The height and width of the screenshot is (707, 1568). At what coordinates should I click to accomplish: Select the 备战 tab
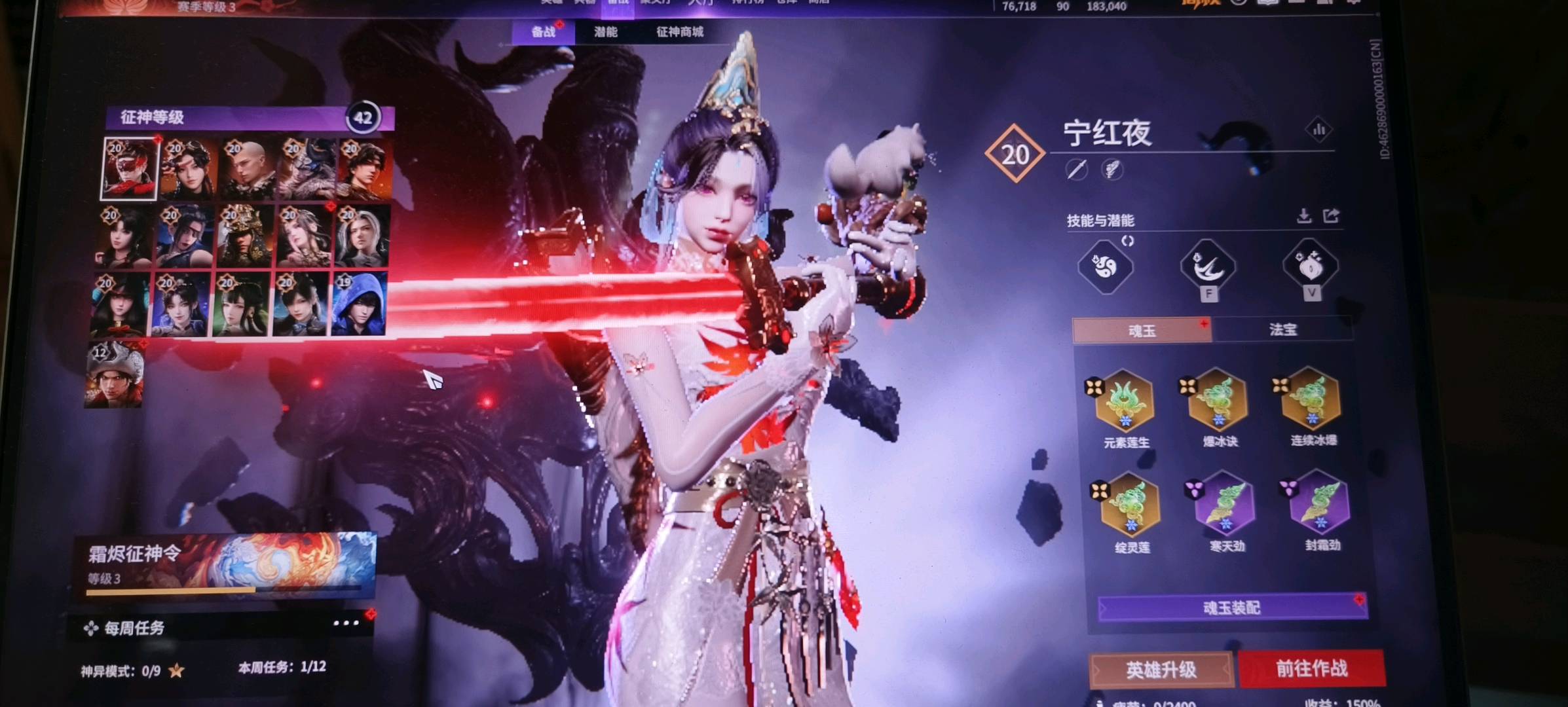click(x=543, y=32)
